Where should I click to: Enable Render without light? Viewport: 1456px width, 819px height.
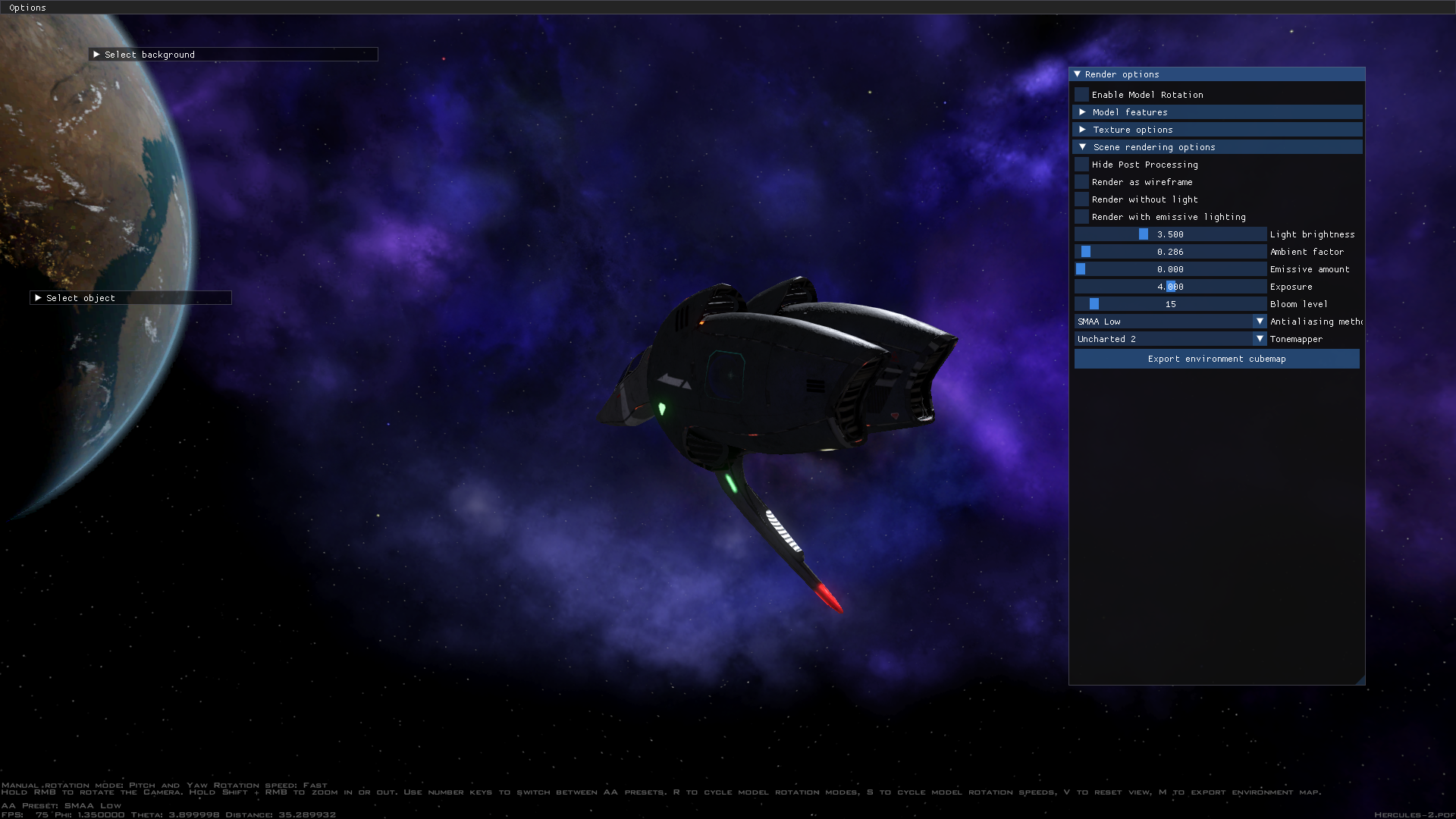[1081, 199]
